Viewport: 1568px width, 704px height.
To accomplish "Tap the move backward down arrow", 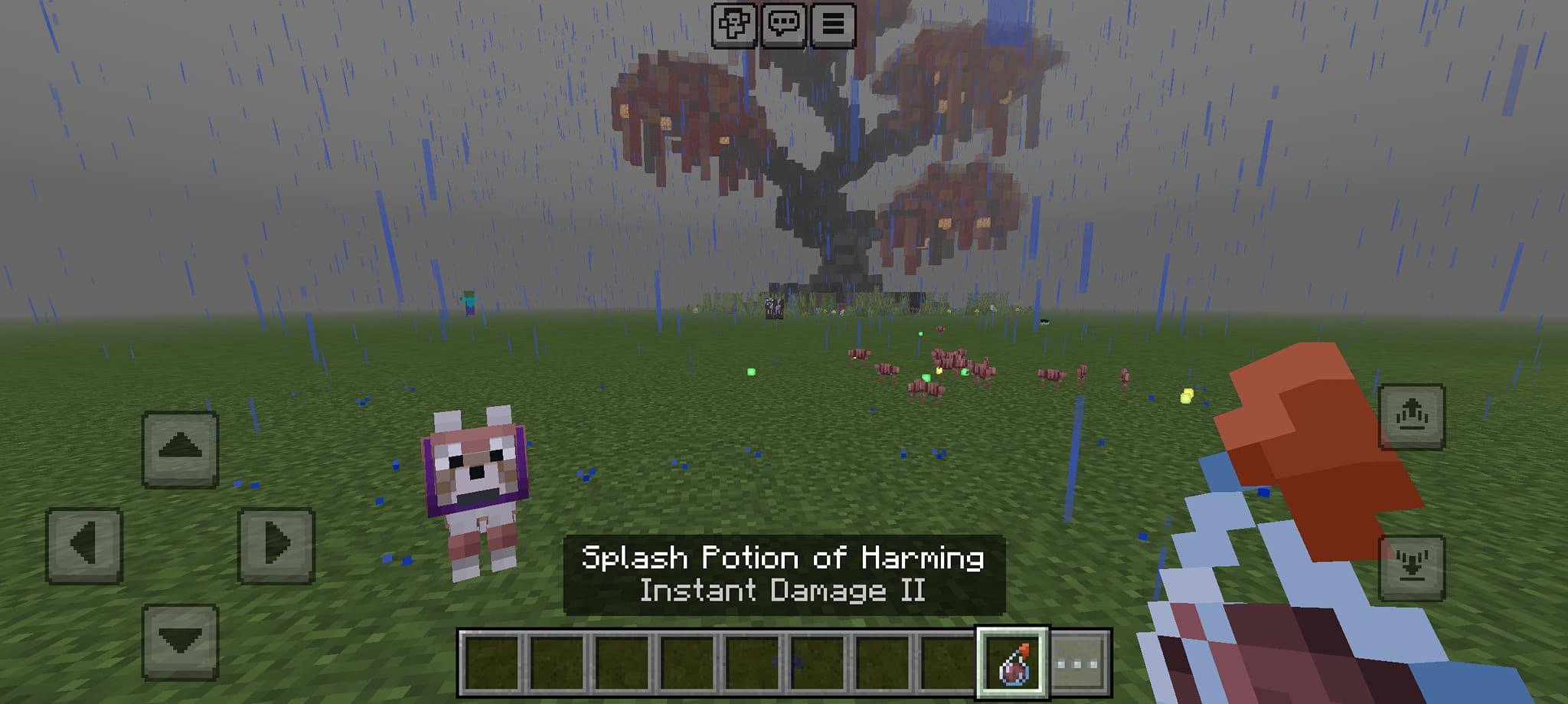I will [181, 641].
